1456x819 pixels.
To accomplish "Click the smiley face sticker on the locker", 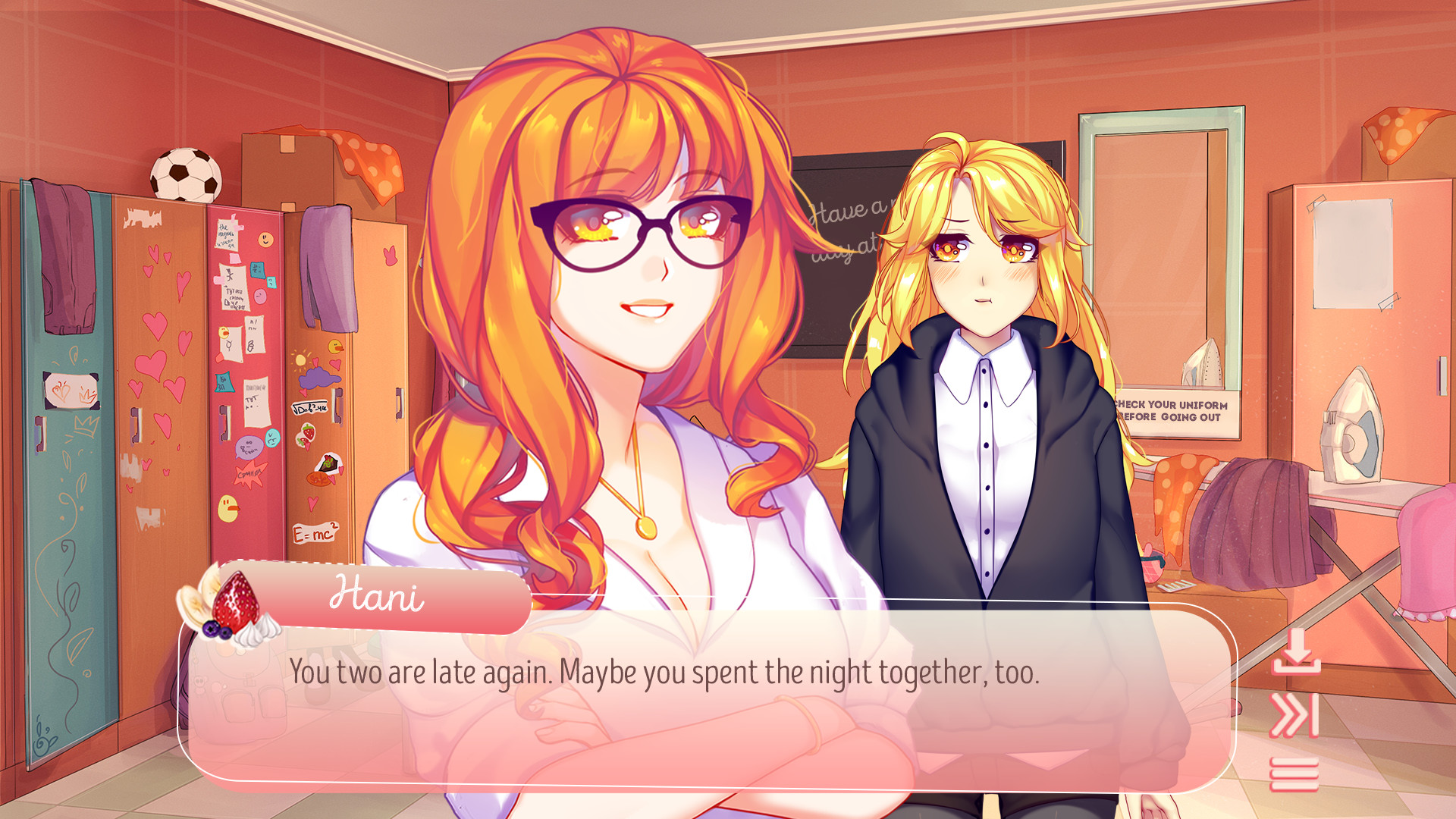I will [264, 240].
